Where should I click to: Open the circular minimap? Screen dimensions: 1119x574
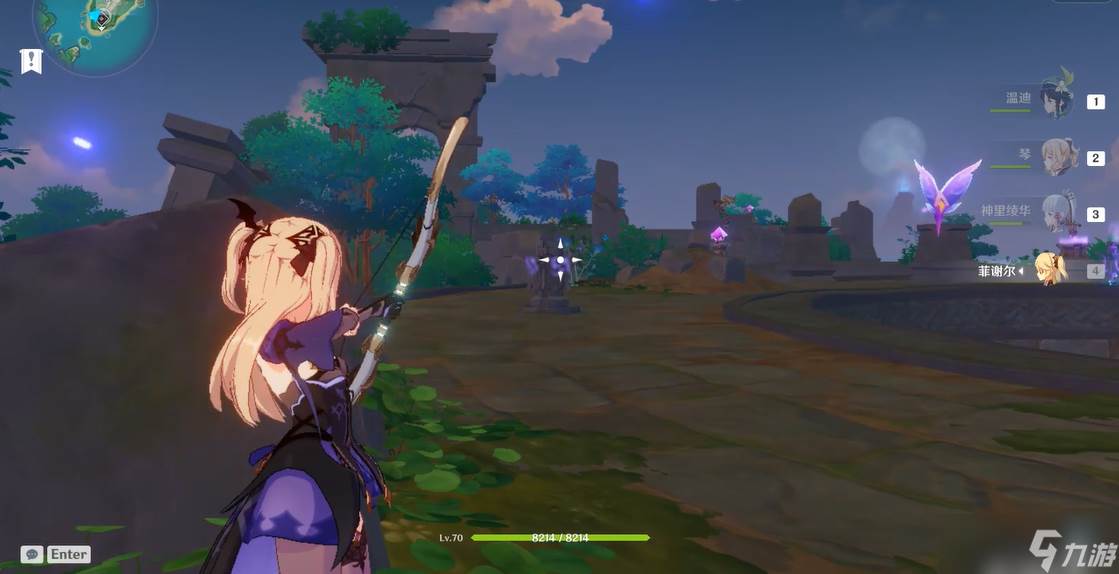(96, 30)
